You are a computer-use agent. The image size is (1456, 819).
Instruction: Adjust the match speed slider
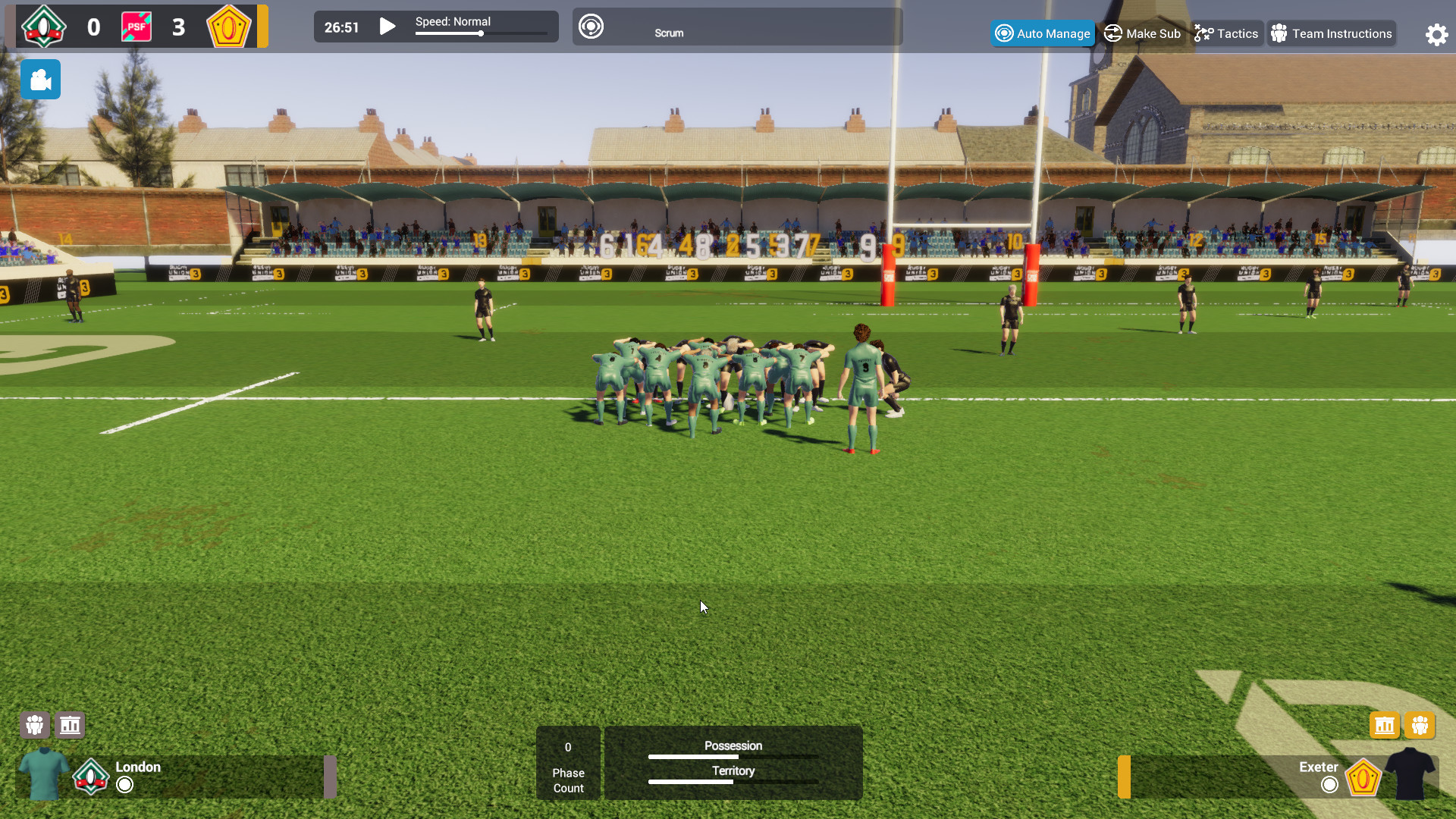pyautogui.click(x=482, y=34)
